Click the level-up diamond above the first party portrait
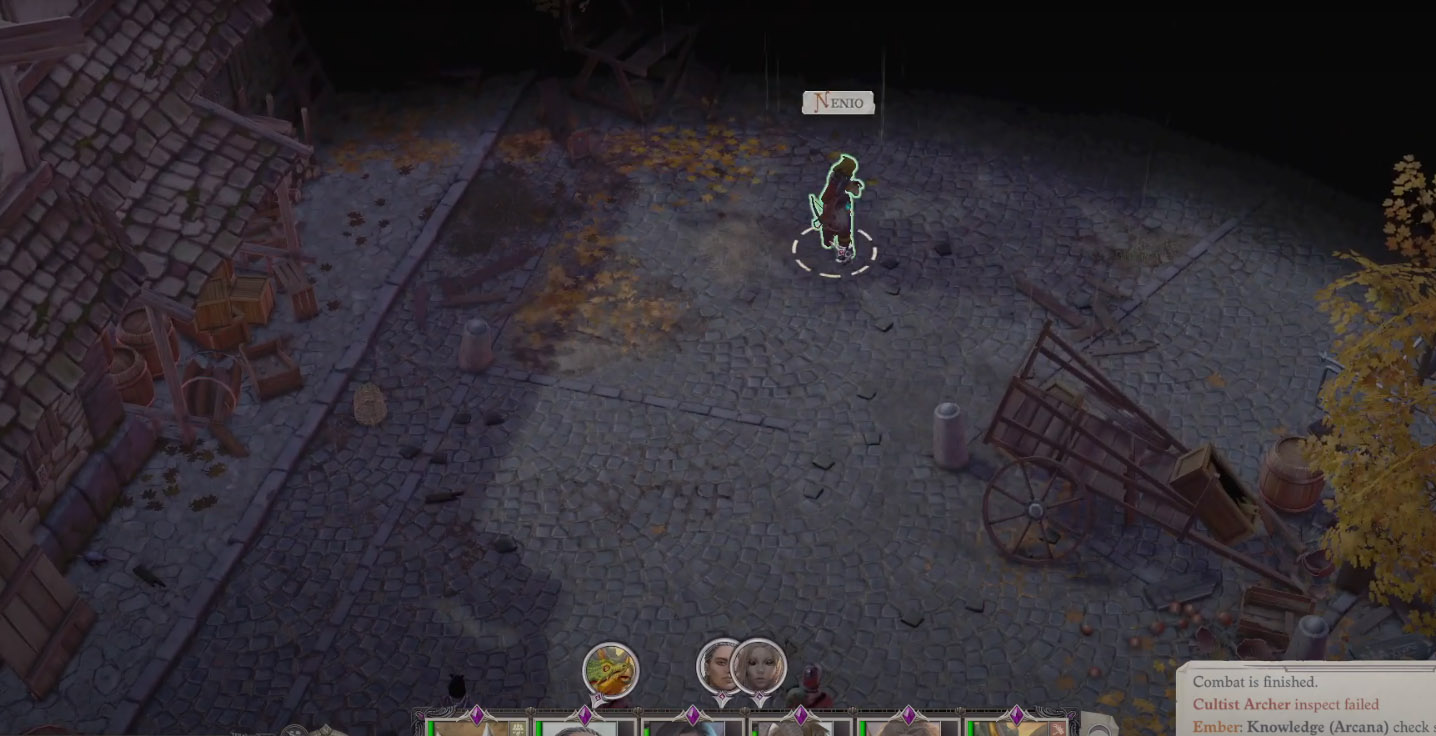The width and height of the screenshot is (1436, 736). [x=477, y=715]
